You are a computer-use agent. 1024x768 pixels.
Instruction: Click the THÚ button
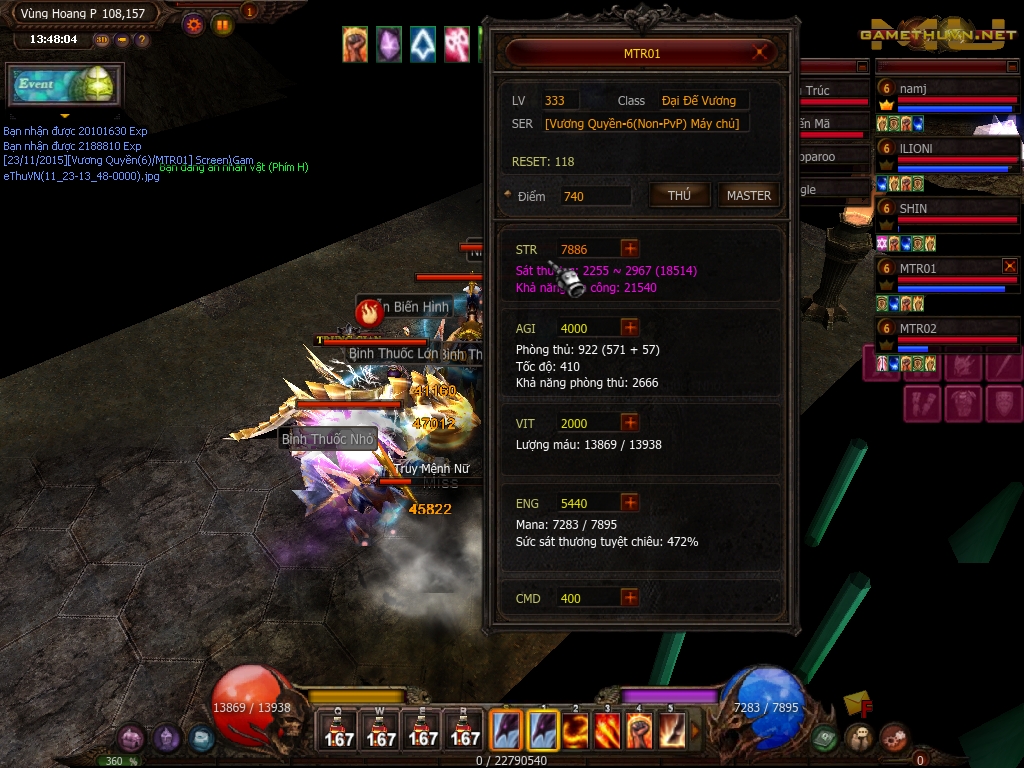pyautogui.click(x=680, y=196)
